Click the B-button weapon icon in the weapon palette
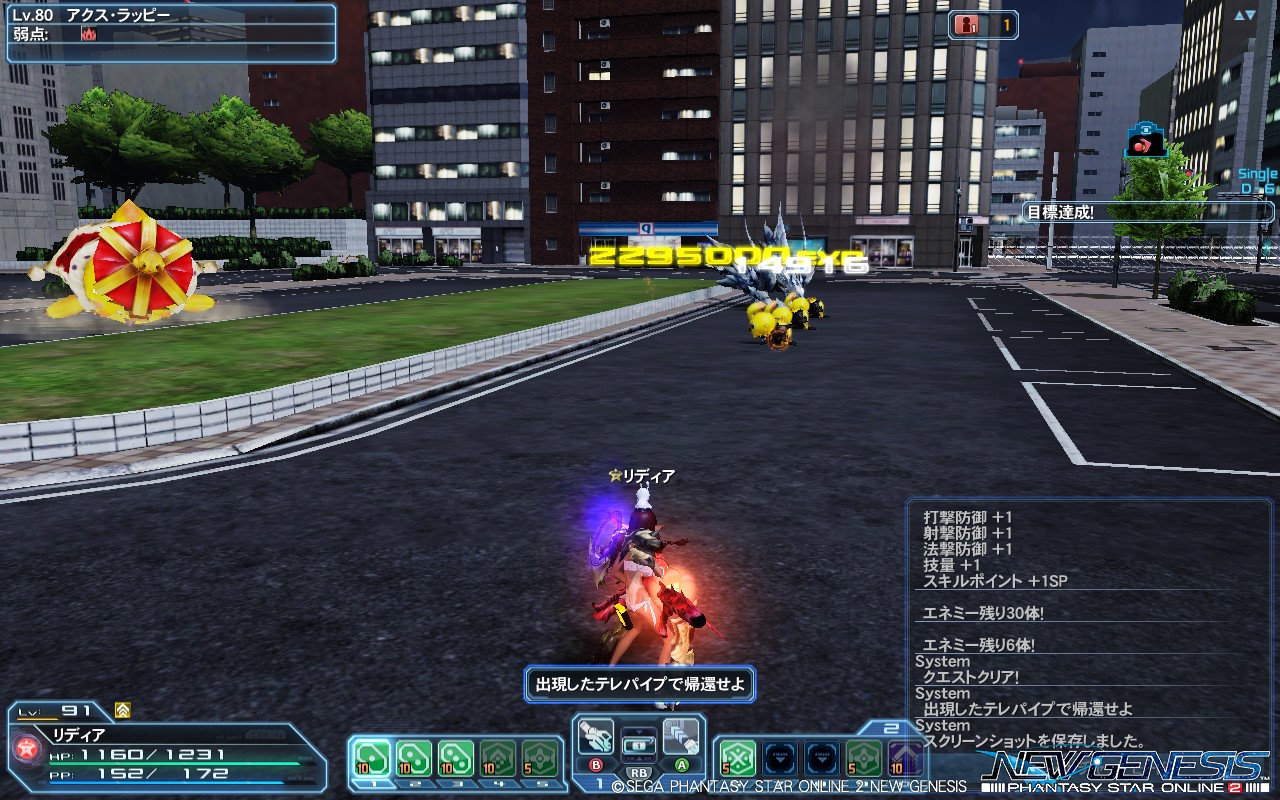The width and height of the screenshot is (1280, 800). [x=596, y=734]
